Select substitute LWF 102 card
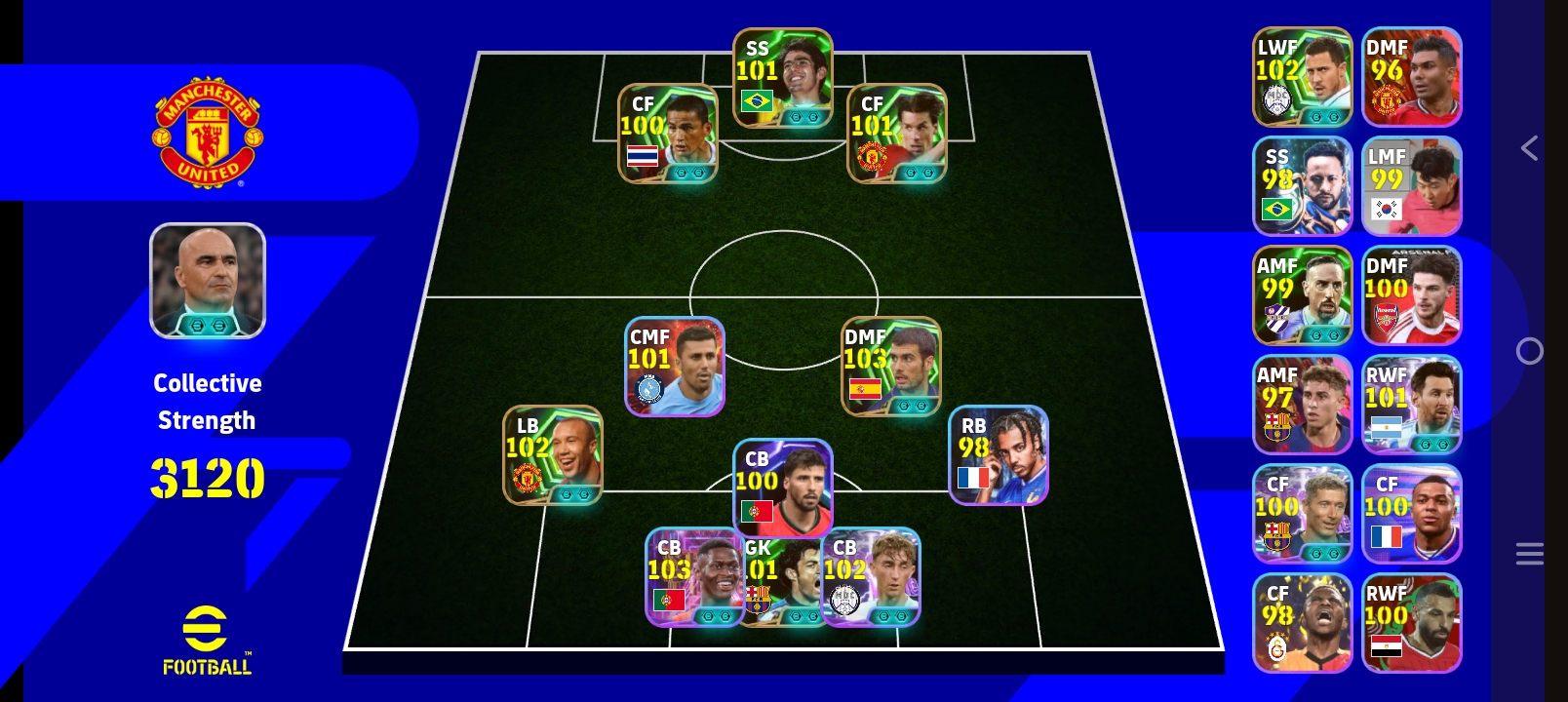Image resolution: width=1568 pixels, height=702 pixels. tap(1302, 77)
